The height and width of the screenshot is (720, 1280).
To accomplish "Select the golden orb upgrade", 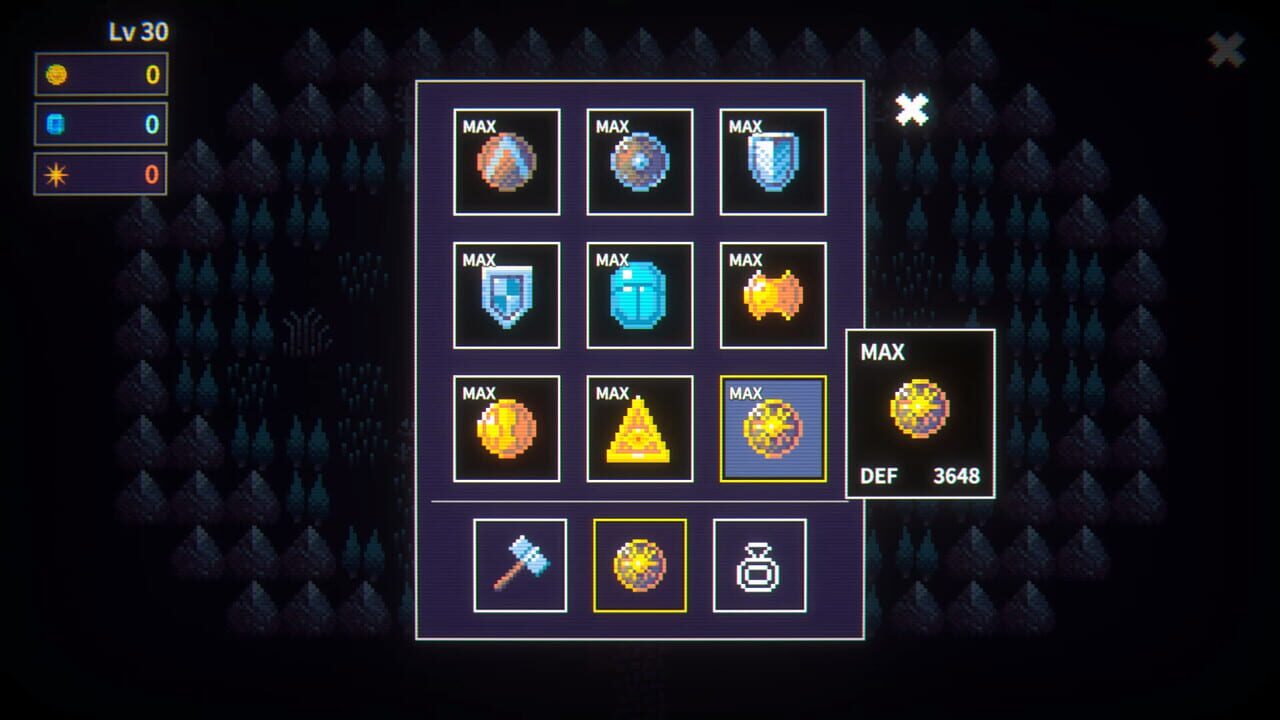I will pos(506,428).
